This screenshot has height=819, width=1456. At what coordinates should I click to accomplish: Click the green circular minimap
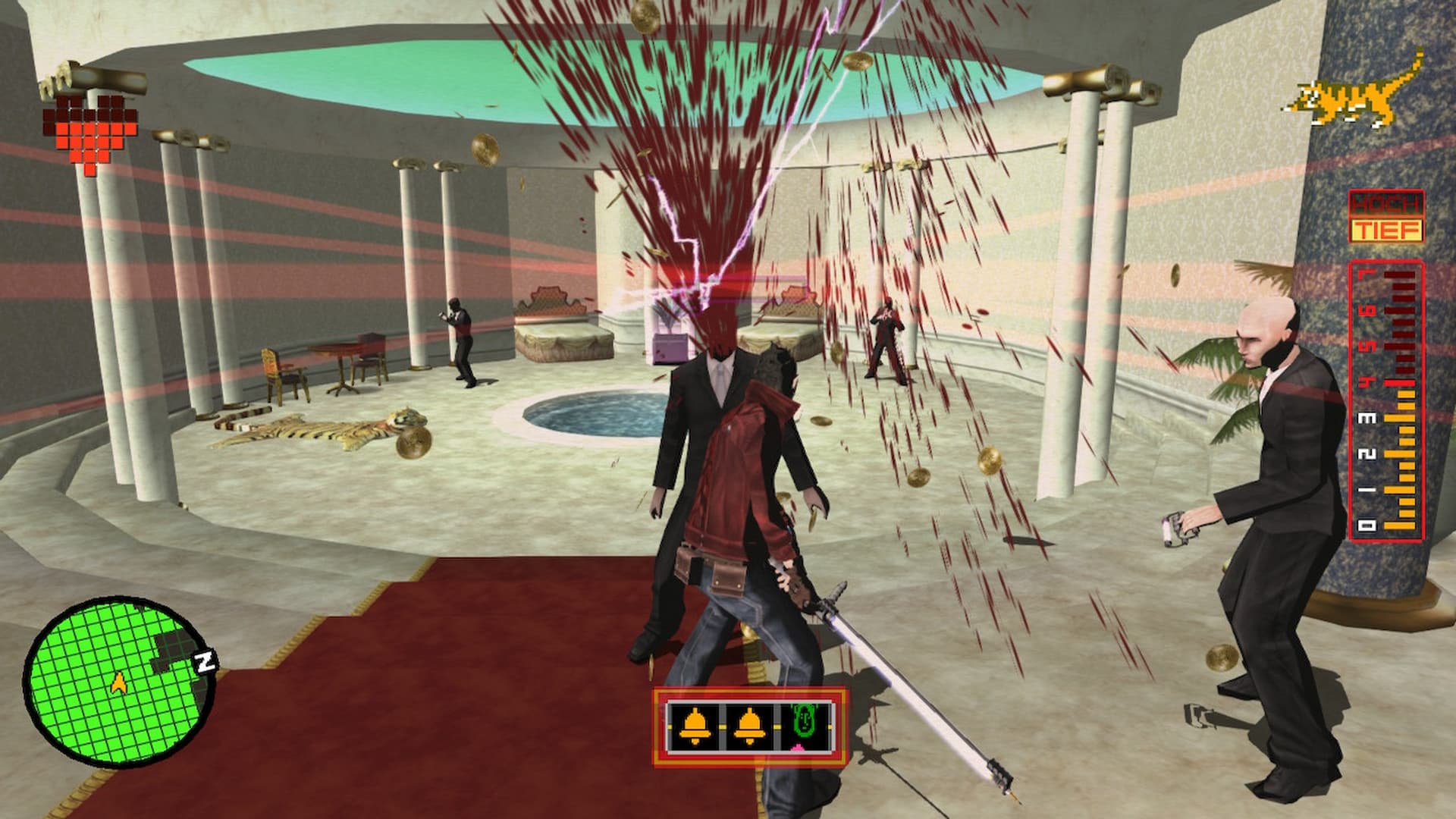click(118, 680)
